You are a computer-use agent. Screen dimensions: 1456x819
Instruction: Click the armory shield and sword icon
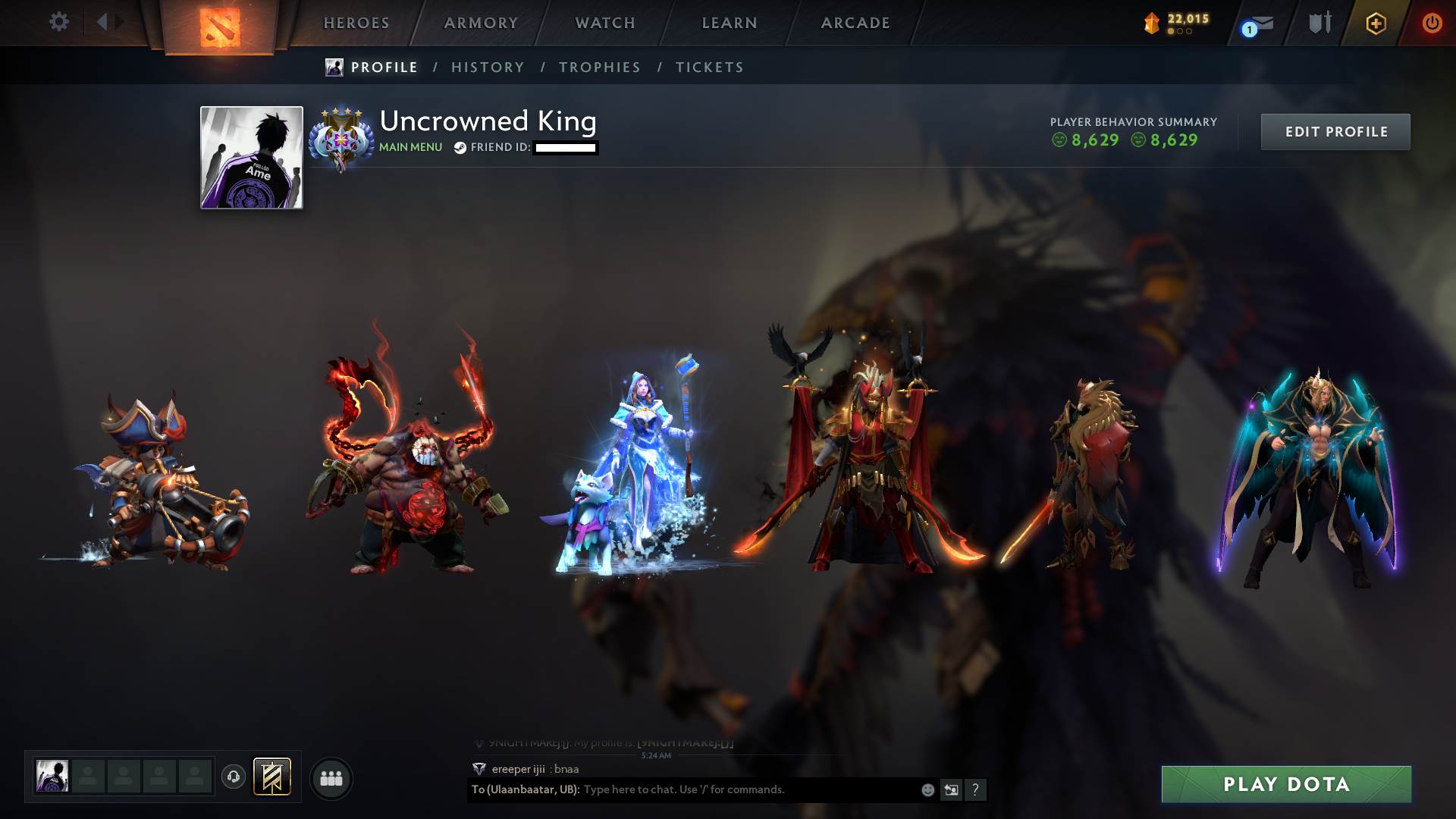pyautogui.click(x=1319, y=23)
